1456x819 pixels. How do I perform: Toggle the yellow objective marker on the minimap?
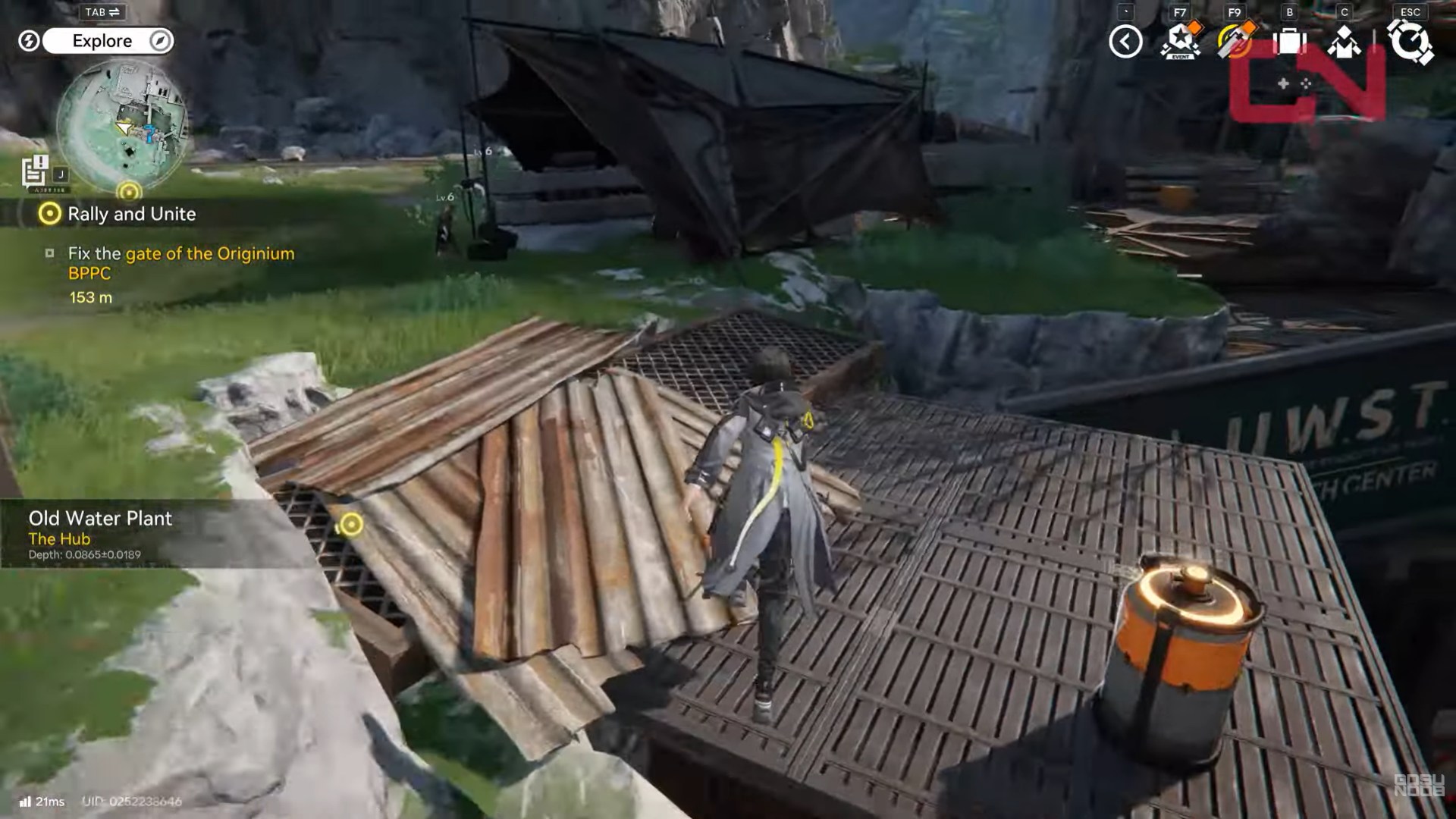pos(127,190)
